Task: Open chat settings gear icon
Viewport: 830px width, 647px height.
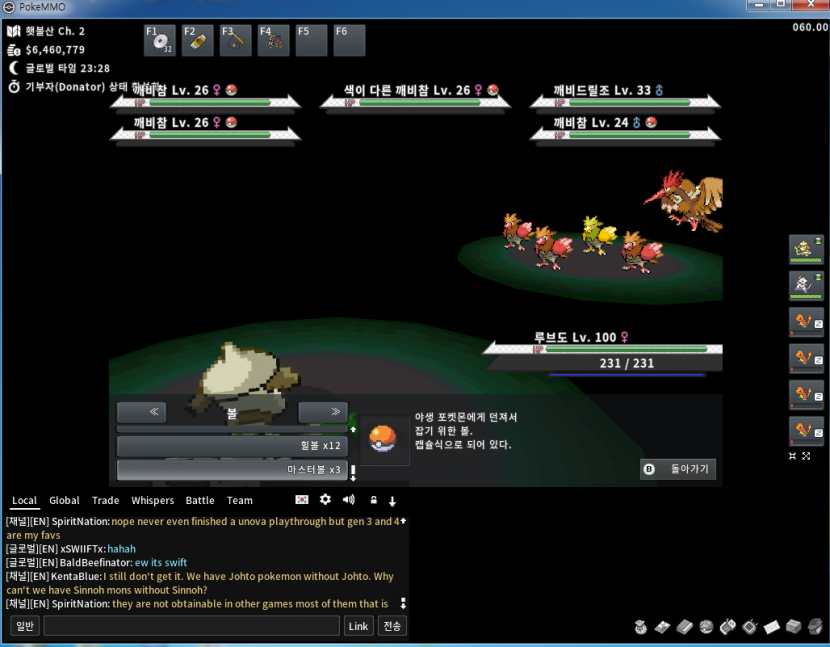Action: tap(325, 500)
